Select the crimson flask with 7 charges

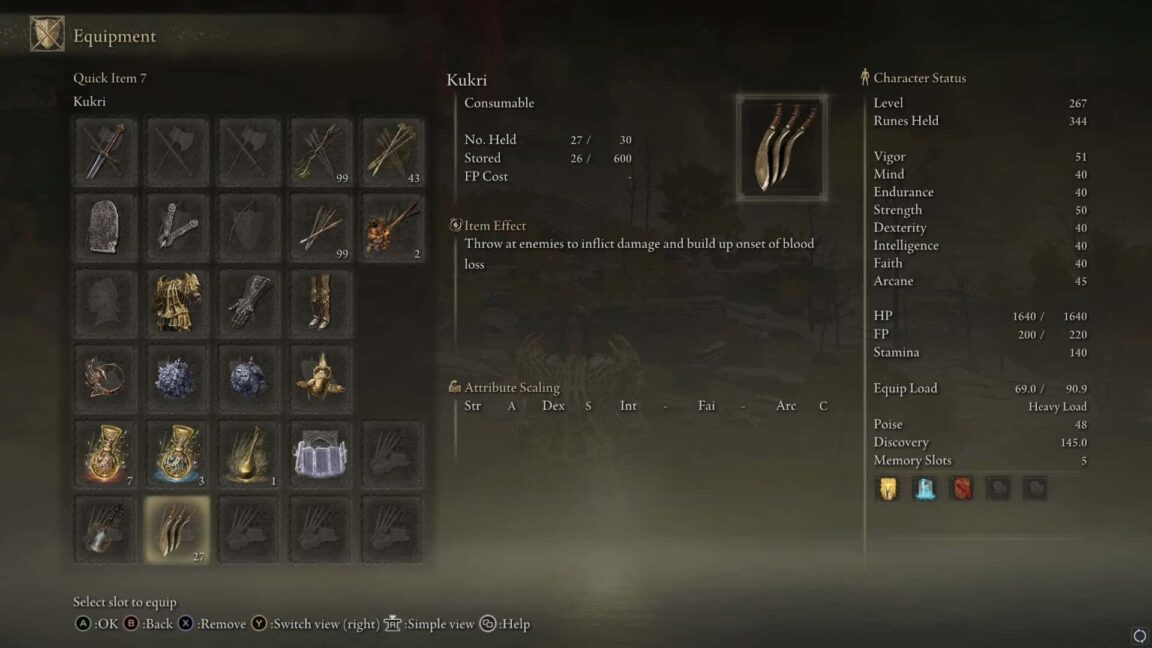105,454
